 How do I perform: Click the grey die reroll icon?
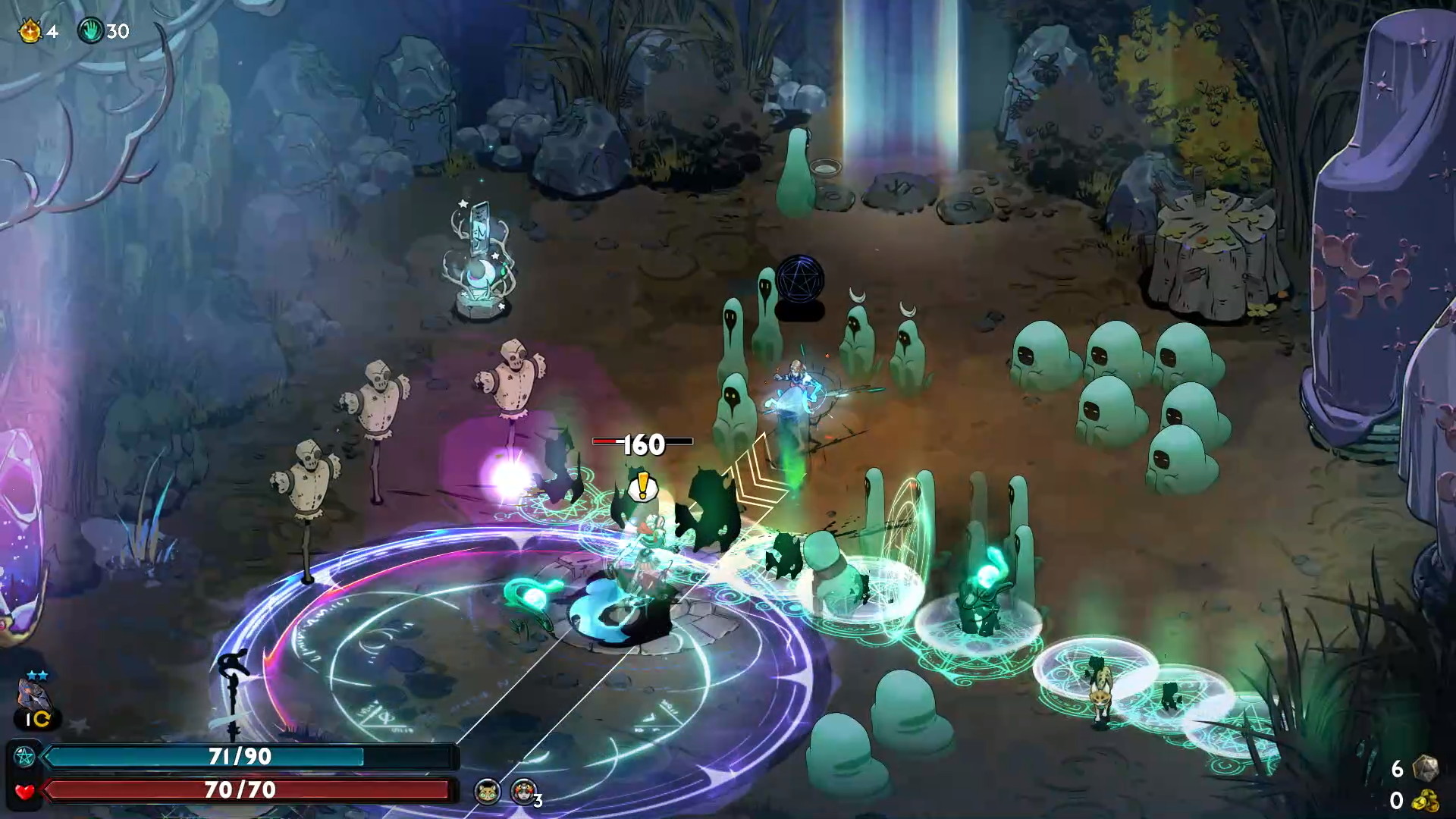click(x=1424, y=767)
